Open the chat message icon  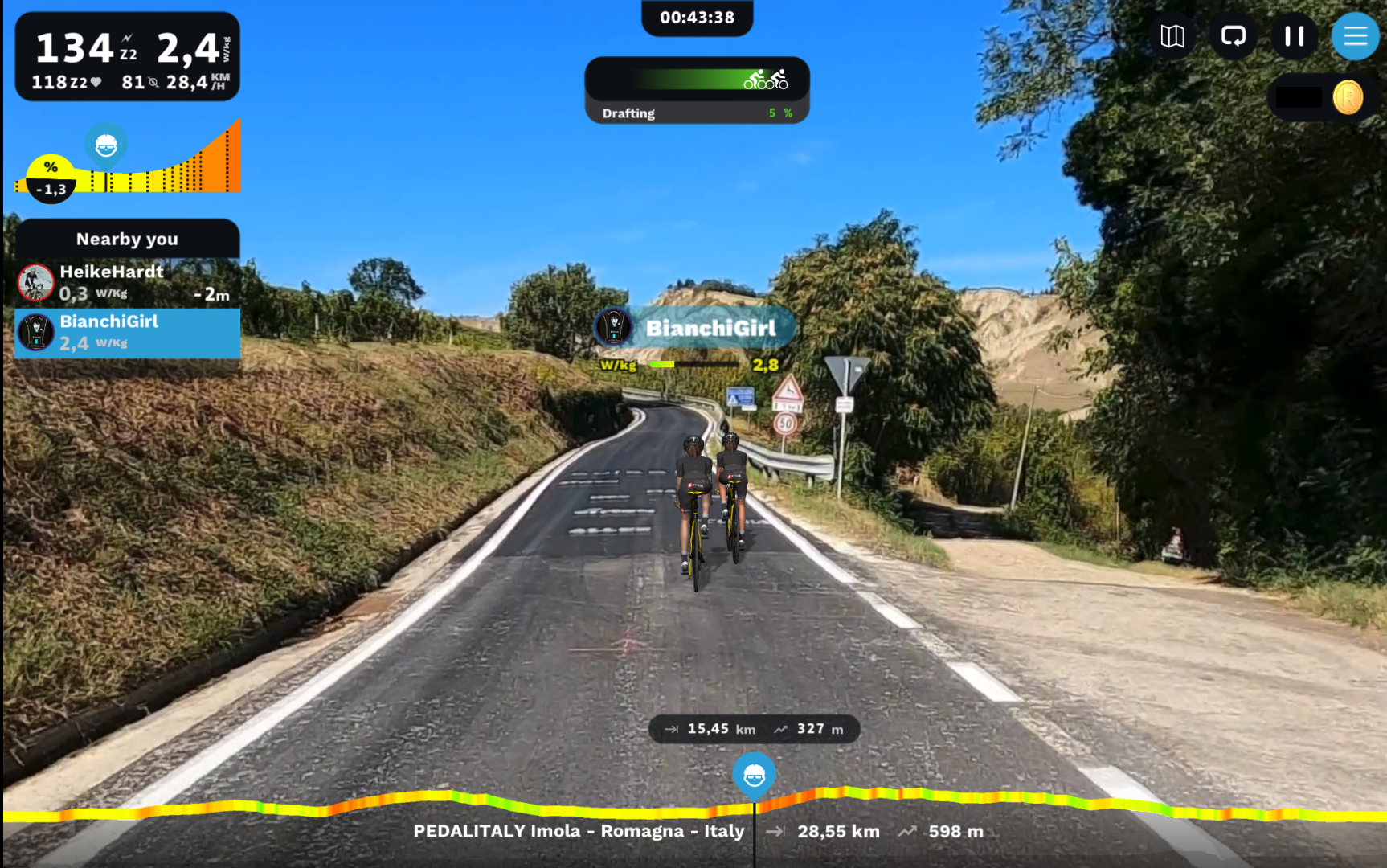1234,36
